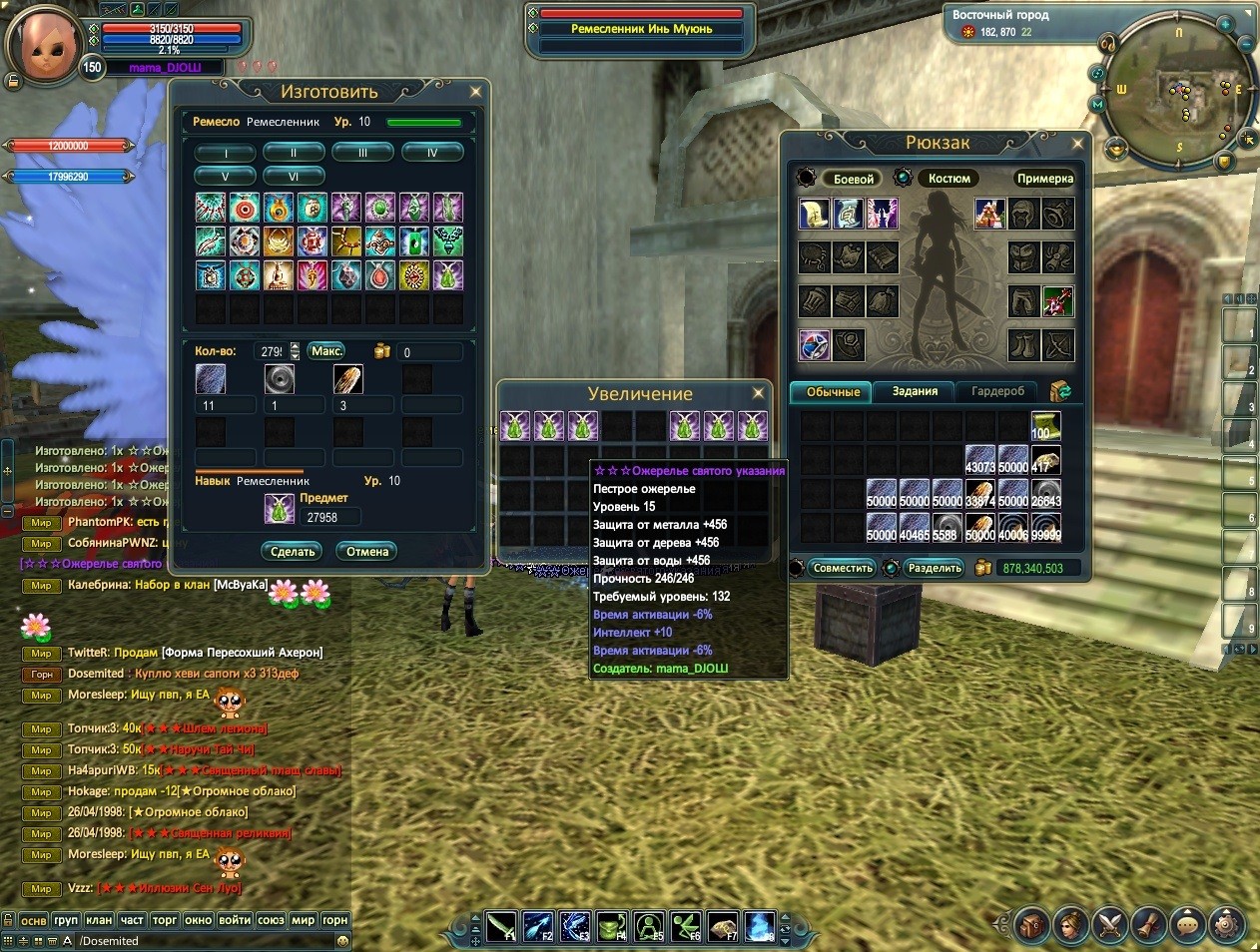Switch chat to the клан channel
The width and height of the screenshot is (1260, 952).
(x=98, y=920)
